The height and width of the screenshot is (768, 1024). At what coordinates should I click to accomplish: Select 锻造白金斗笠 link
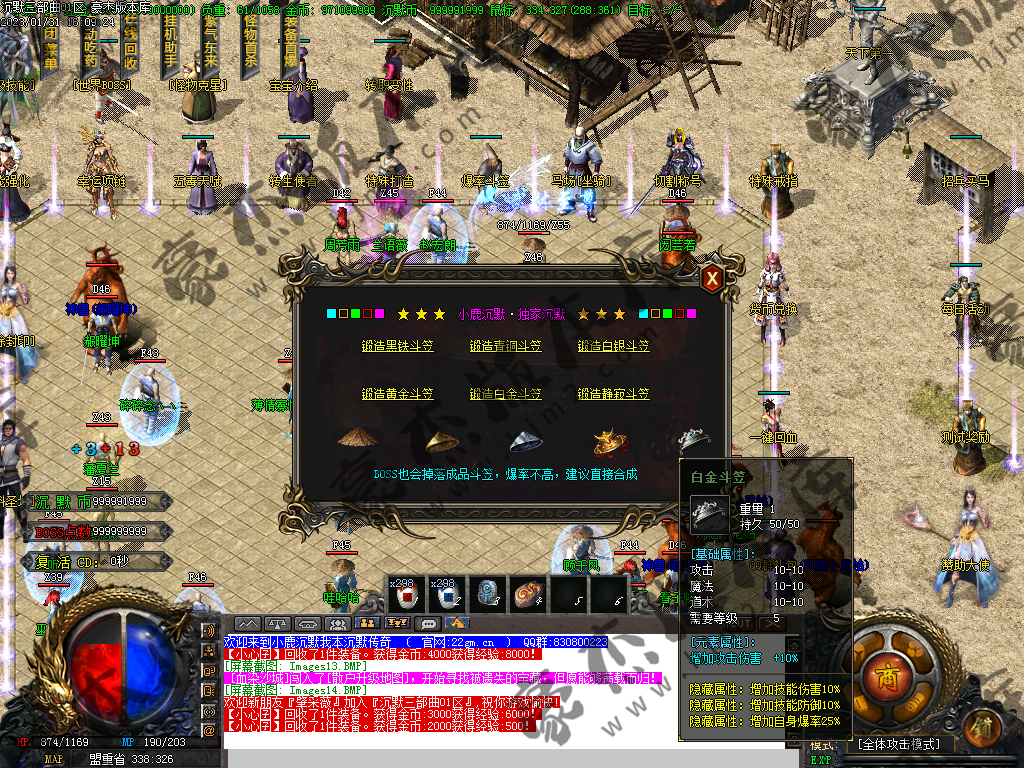[x=505, y=394]
